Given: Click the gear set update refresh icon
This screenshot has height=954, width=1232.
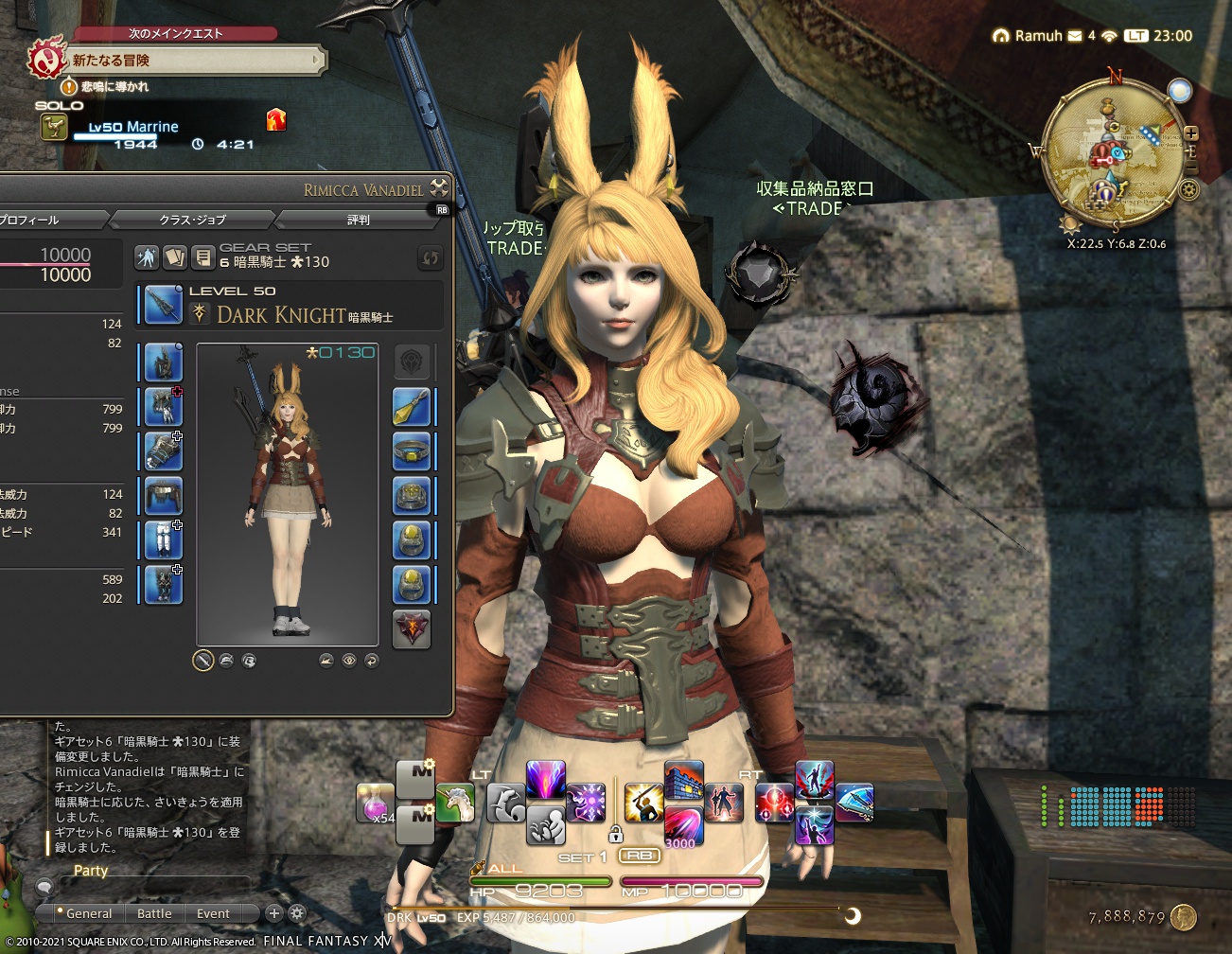Looking at the screenshot, I should click(431, 256).
